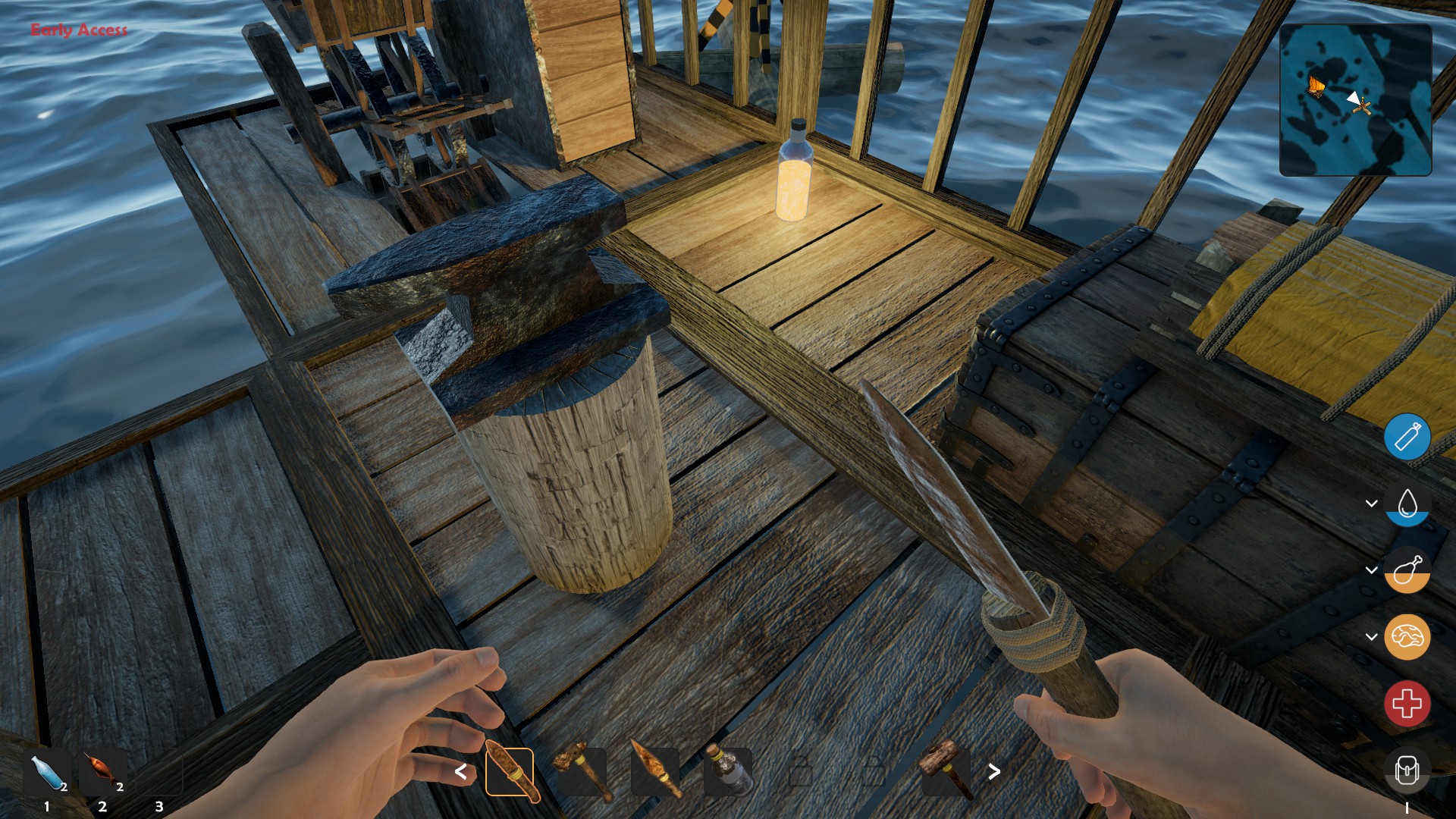Click the water drop thirst icon
Screen dimensions: 1456x819
pos(1407,504)
